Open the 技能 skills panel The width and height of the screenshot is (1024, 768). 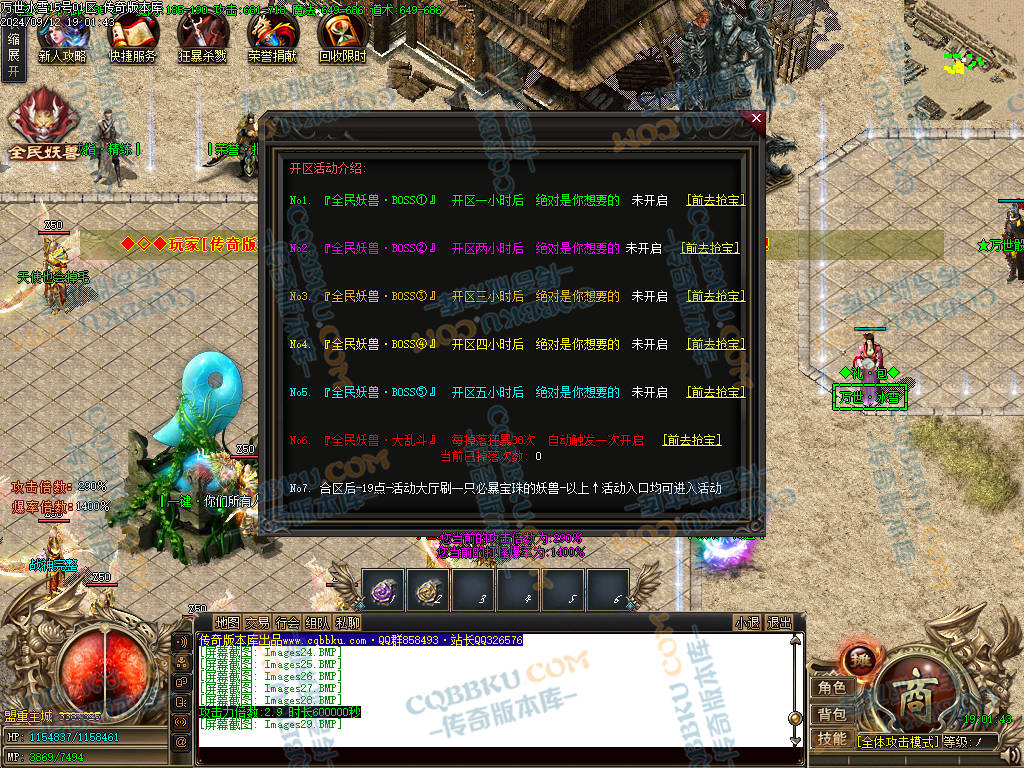832,739
